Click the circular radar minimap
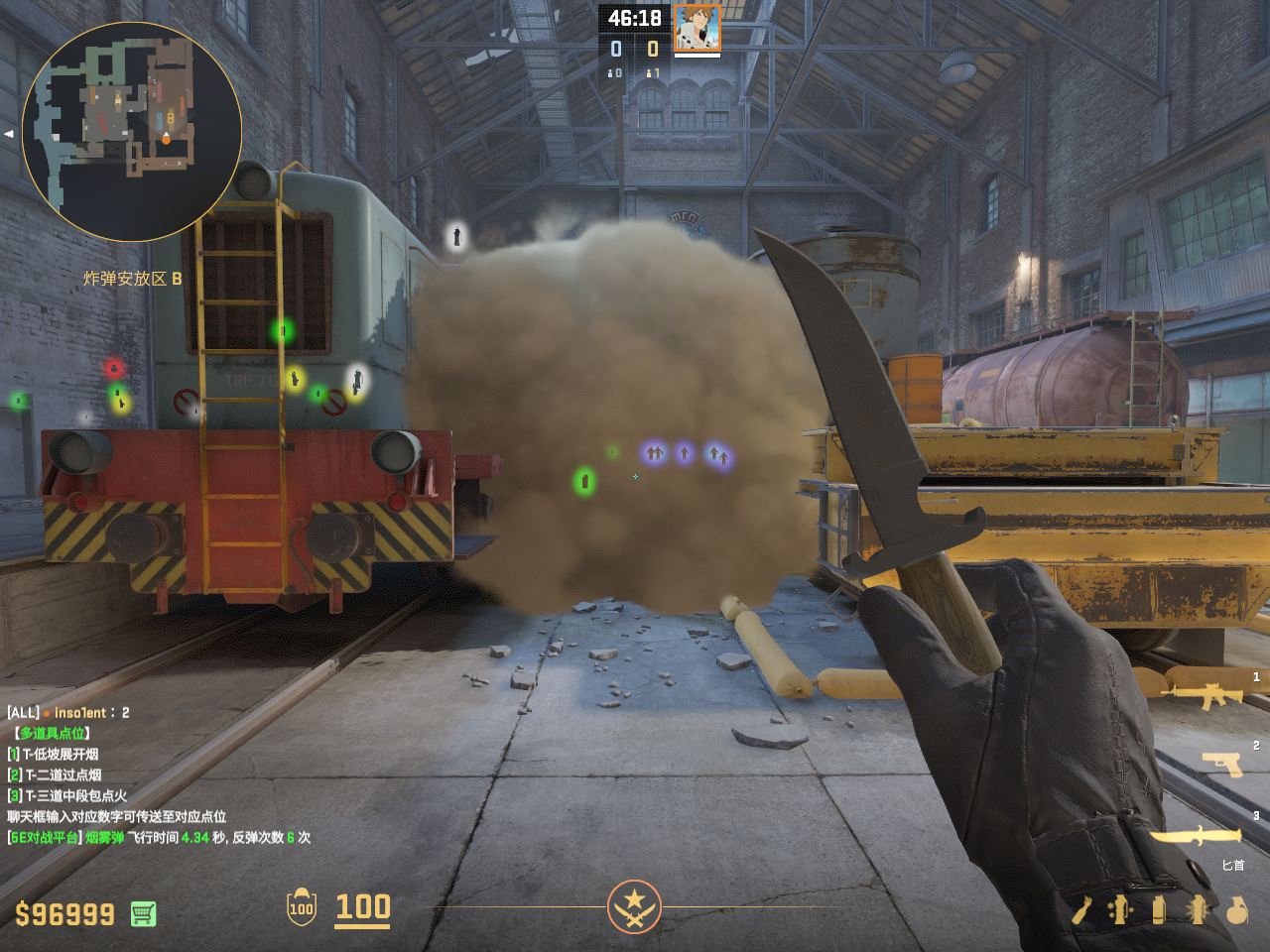This screenshot has height=952, width=1270. click(131, 131)
